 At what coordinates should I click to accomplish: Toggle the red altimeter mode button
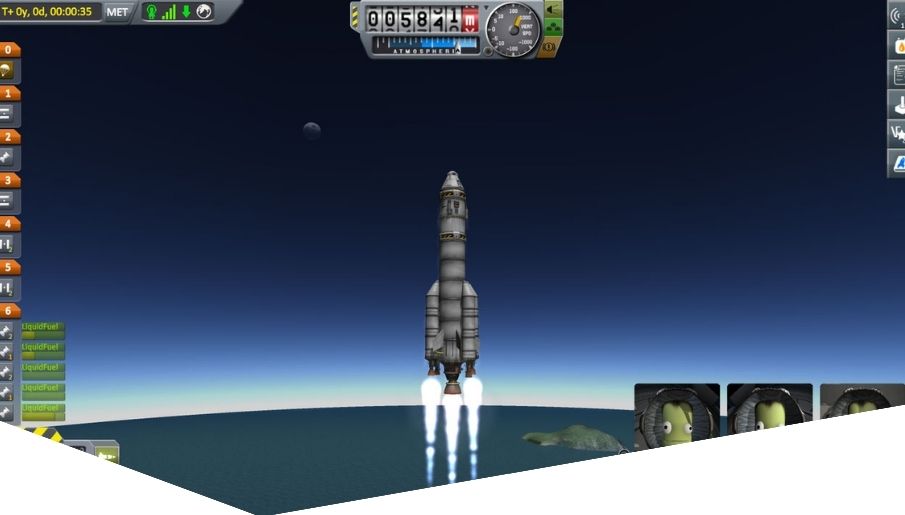point(470,17)
